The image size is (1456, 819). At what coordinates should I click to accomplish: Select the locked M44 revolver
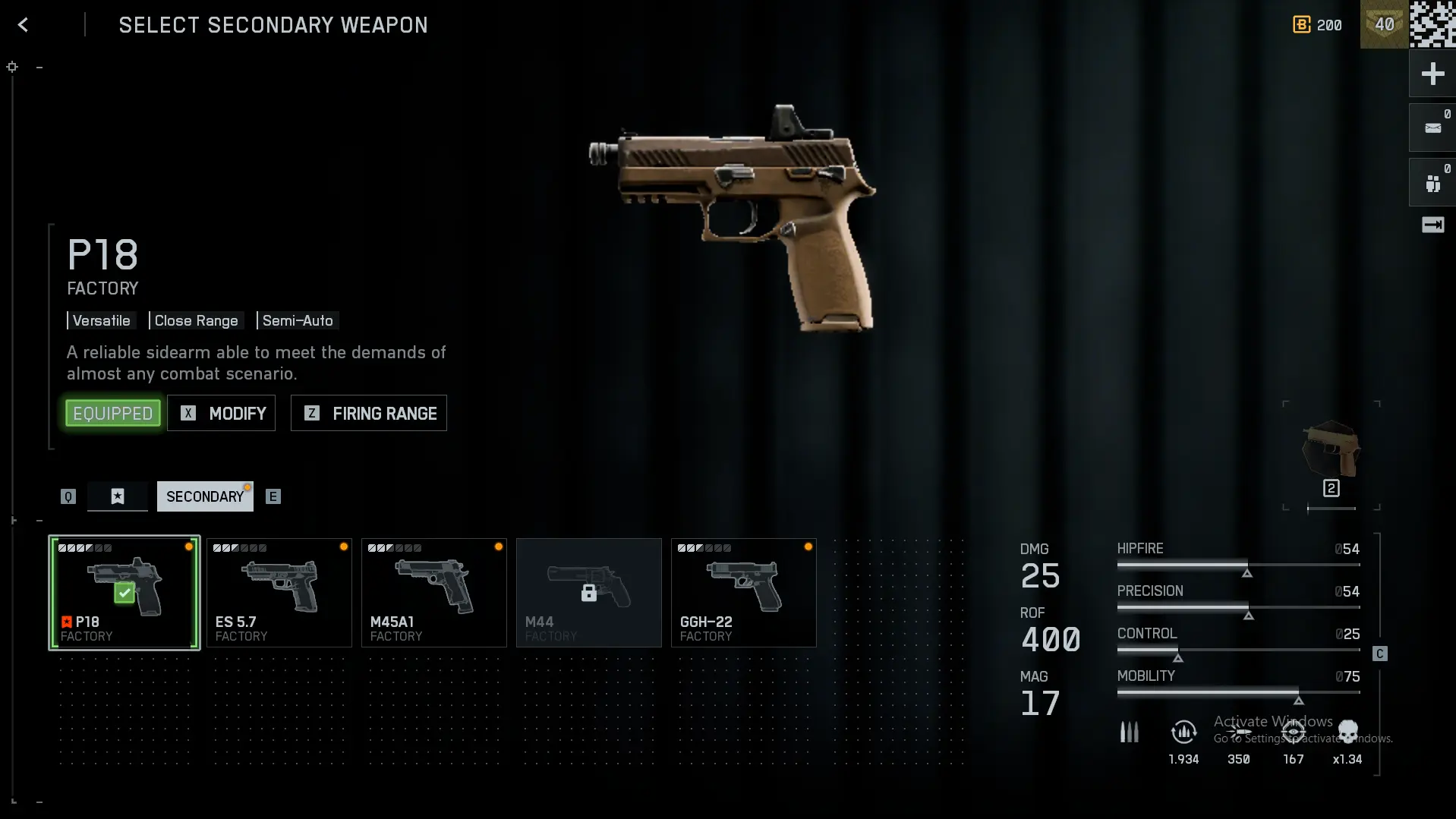pos(589,593)
